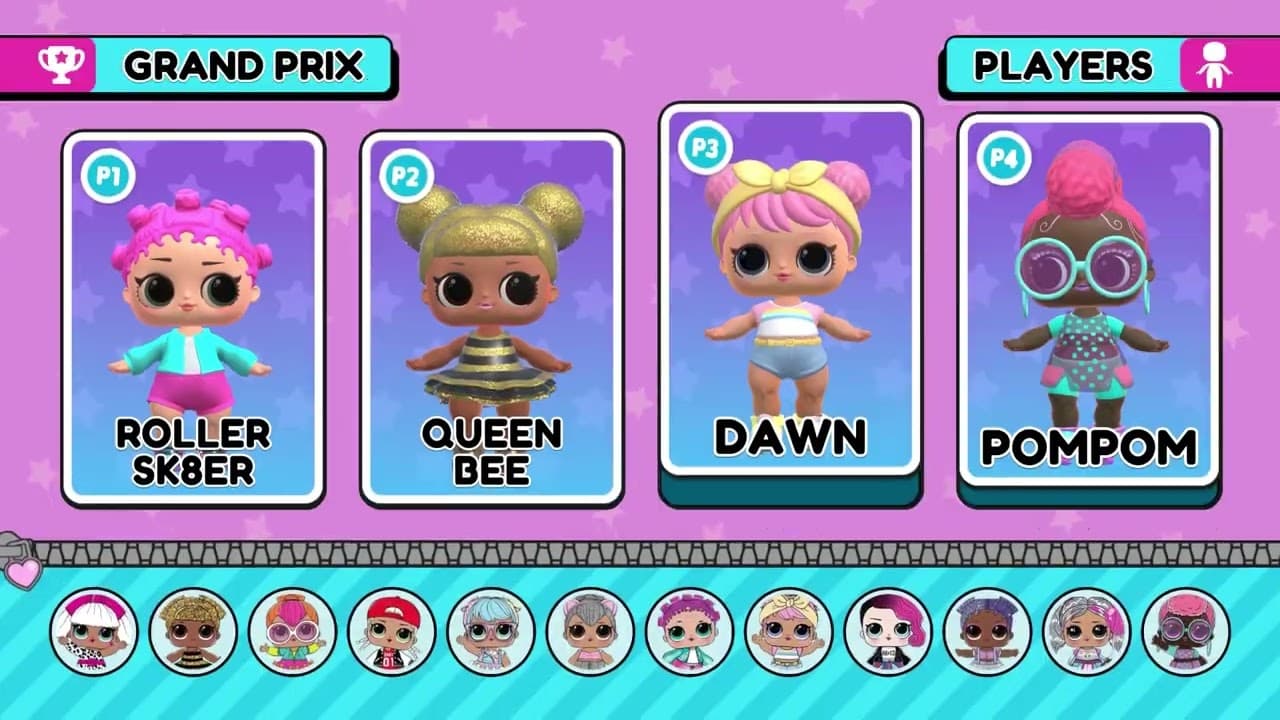Image resolution: width=1280 pixels, height=720 pixels.
Task: Select the Roller Sk8er P1 card
Action: [193, 318]
